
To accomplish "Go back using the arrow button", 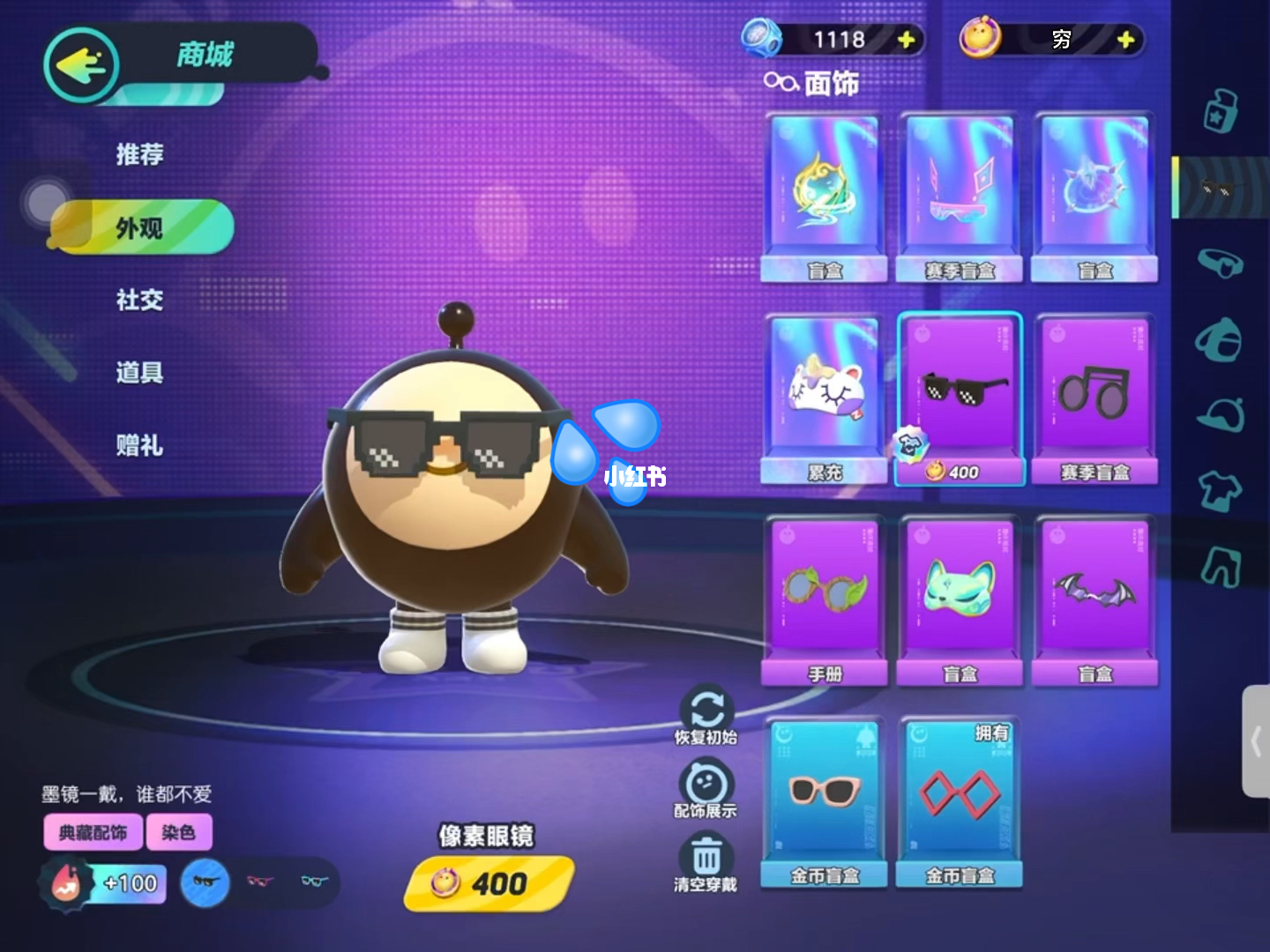I will pyautogui.click(x=81, y=64).
